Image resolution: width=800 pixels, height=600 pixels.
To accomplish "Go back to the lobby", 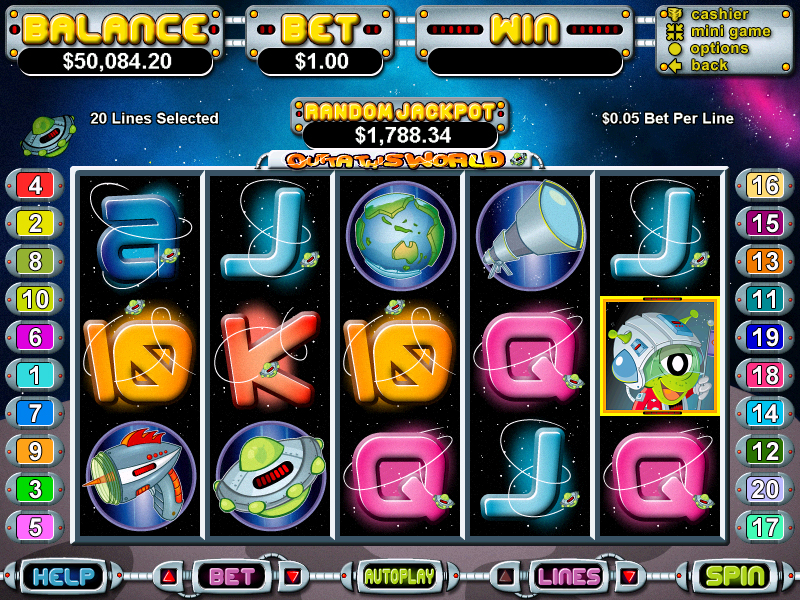I will click(709, 65).
